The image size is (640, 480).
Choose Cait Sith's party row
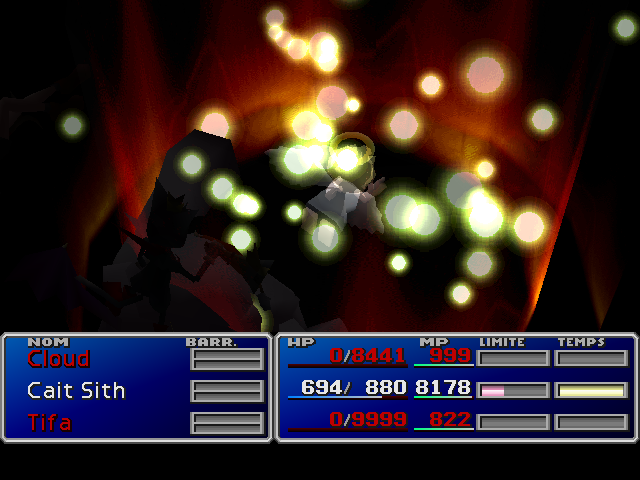tap(76, 390)
